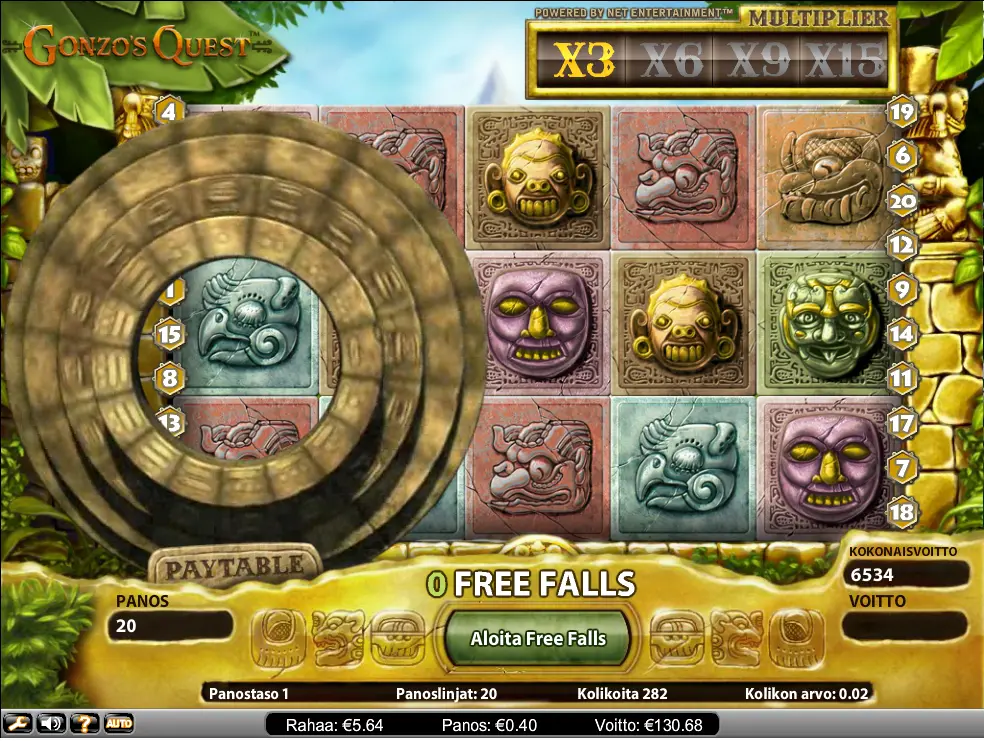The image size is (984, 741).
Task: Show help with the question mark icon
Action: 85,723
